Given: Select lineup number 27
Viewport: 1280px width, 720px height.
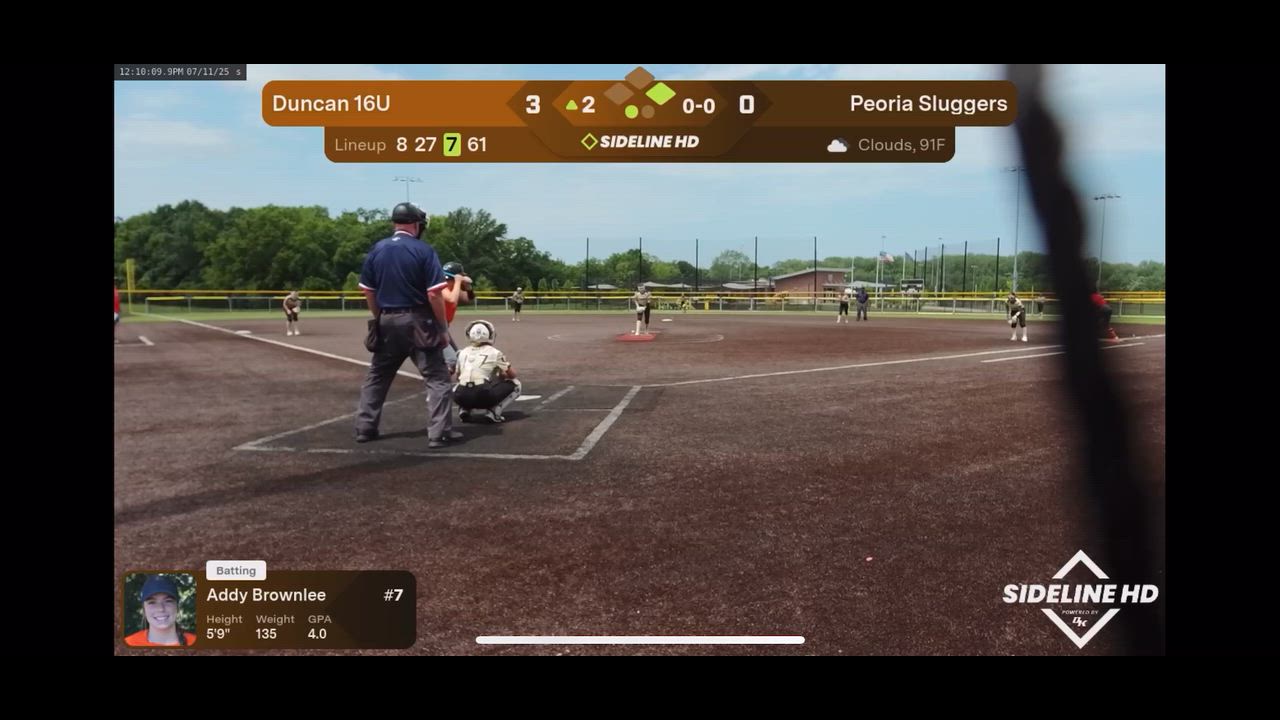Looking at the screenshot, I should 425,145.
